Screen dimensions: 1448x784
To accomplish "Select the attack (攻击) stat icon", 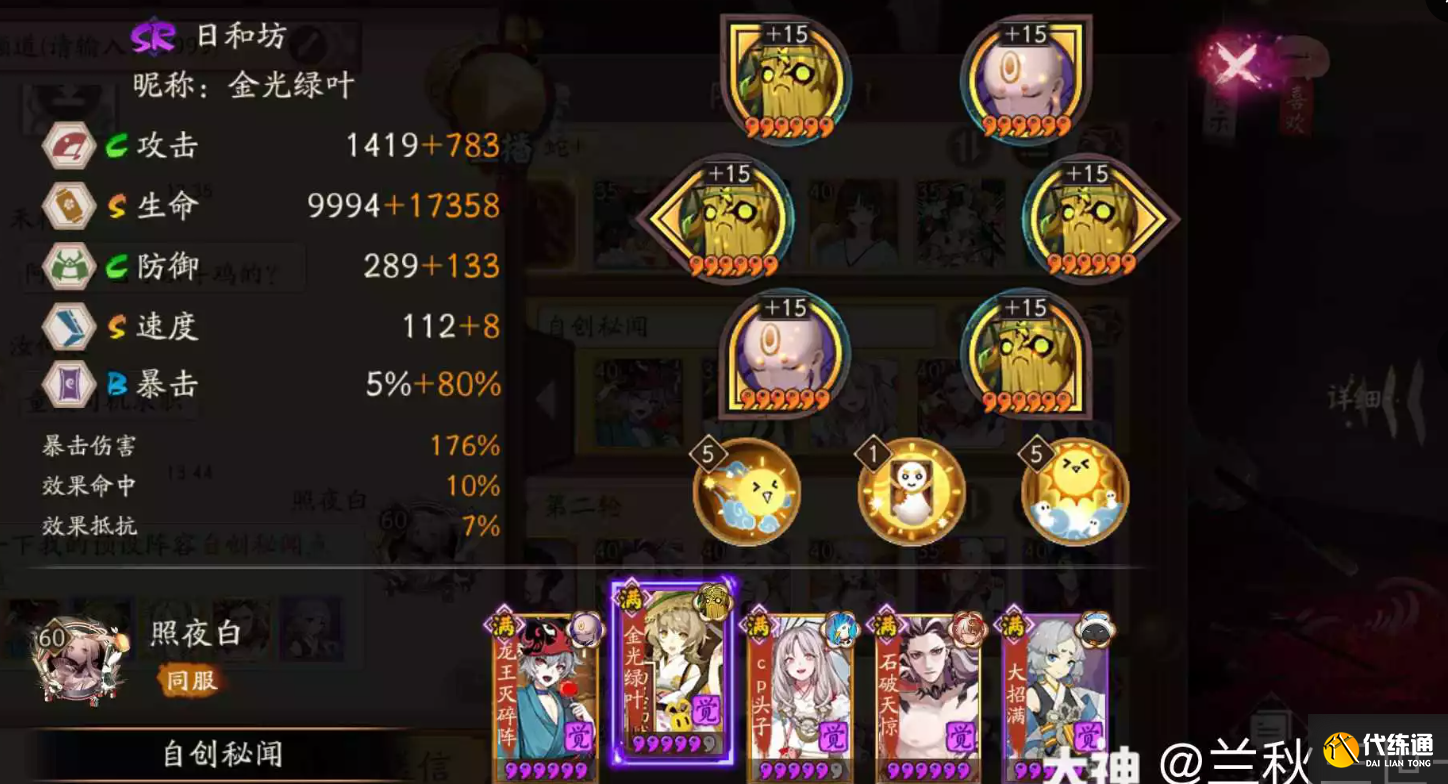I will 67,146.
